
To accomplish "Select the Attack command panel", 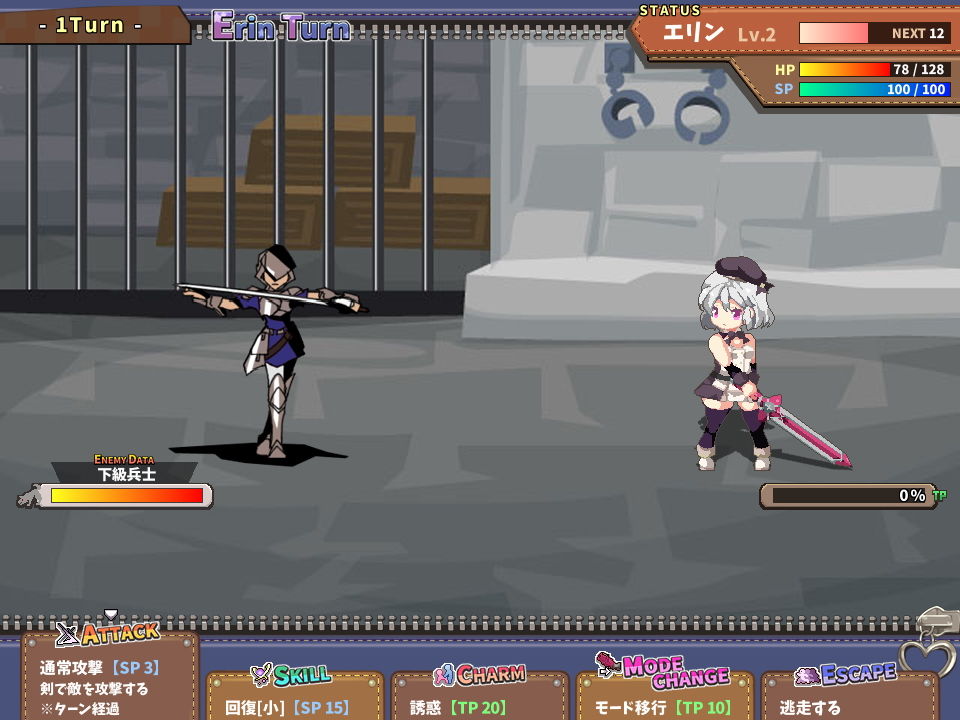I will (110, 675).
